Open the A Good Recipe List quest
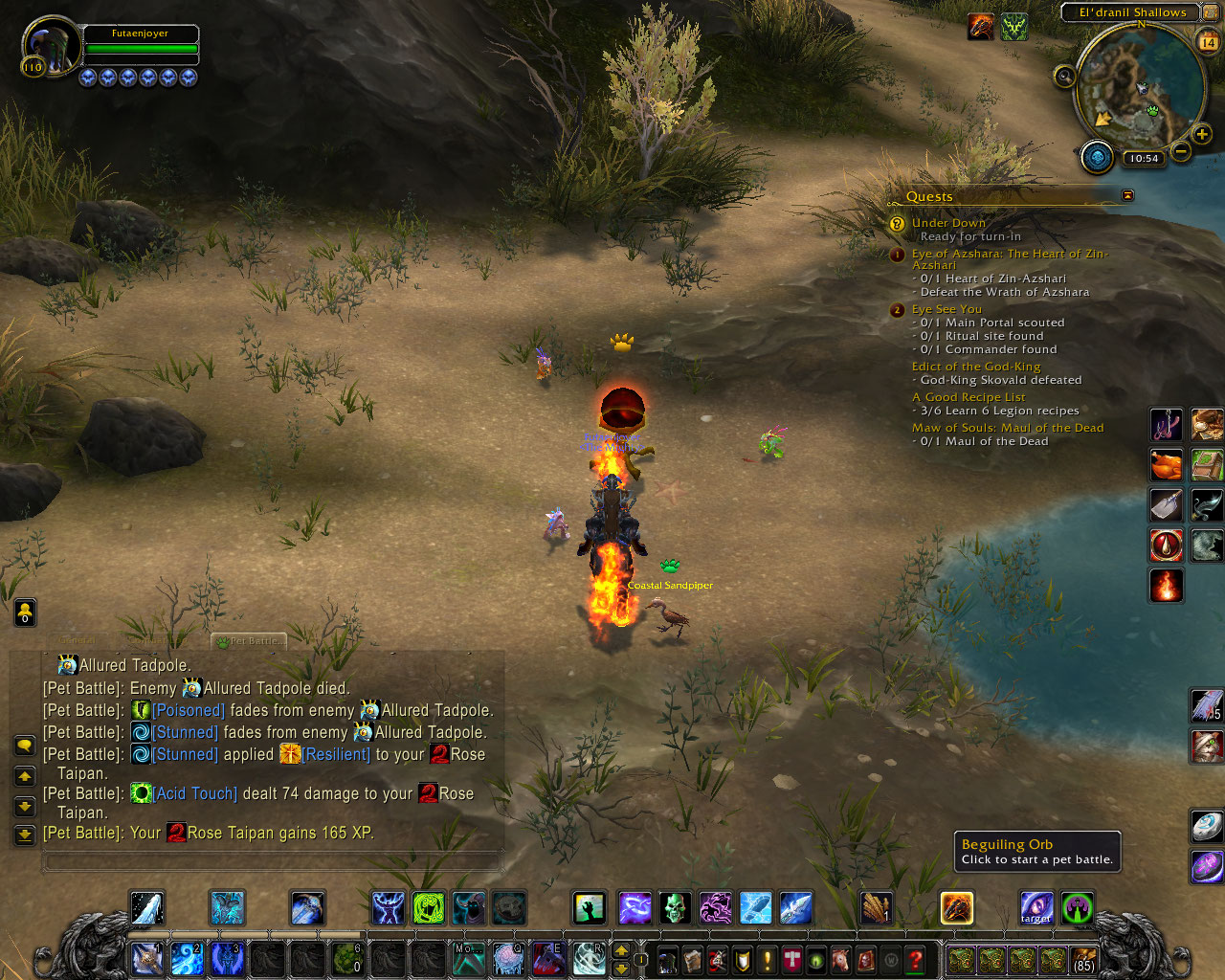This screenshot has height=980, width=1225. pos(968,397)
